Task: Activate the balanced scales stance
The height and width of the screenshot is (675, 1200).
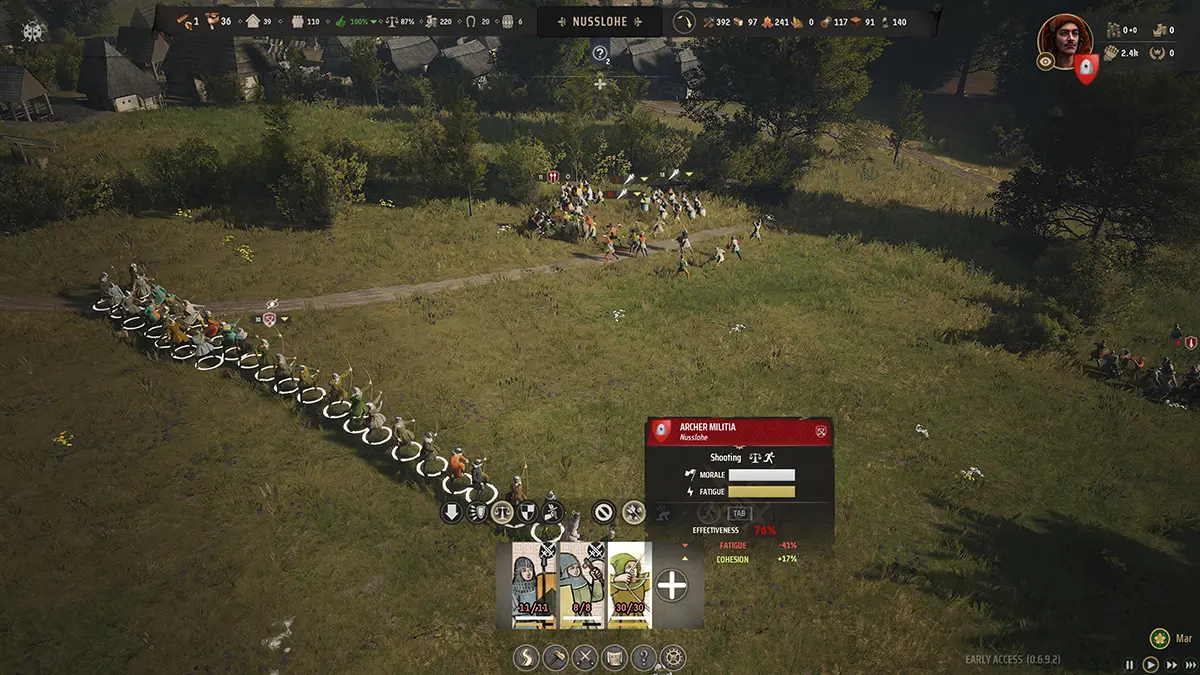Action: pyautogui.click(x=501, y=513)
